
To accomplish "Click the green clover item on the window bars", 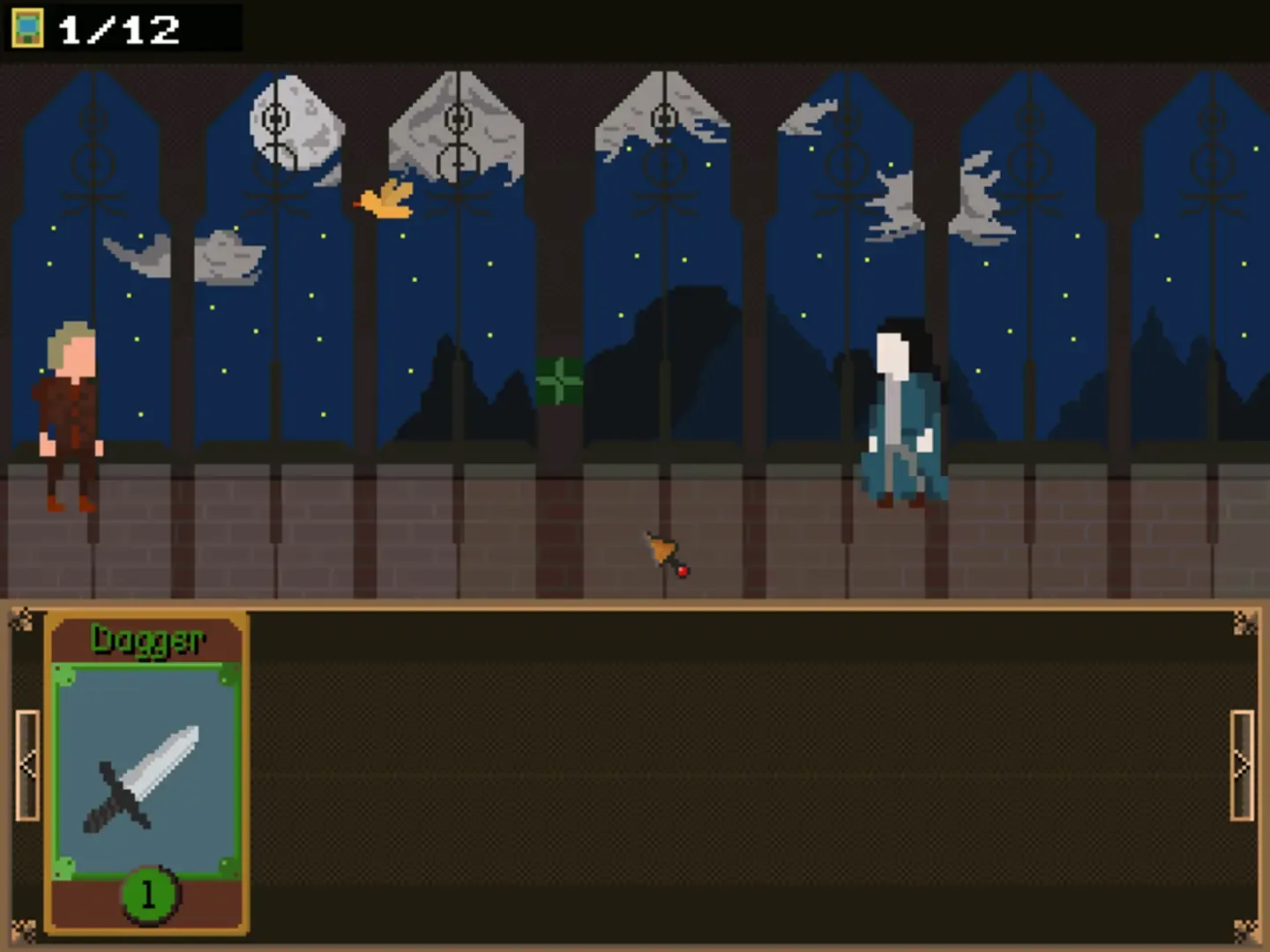I will click(559, 379).
